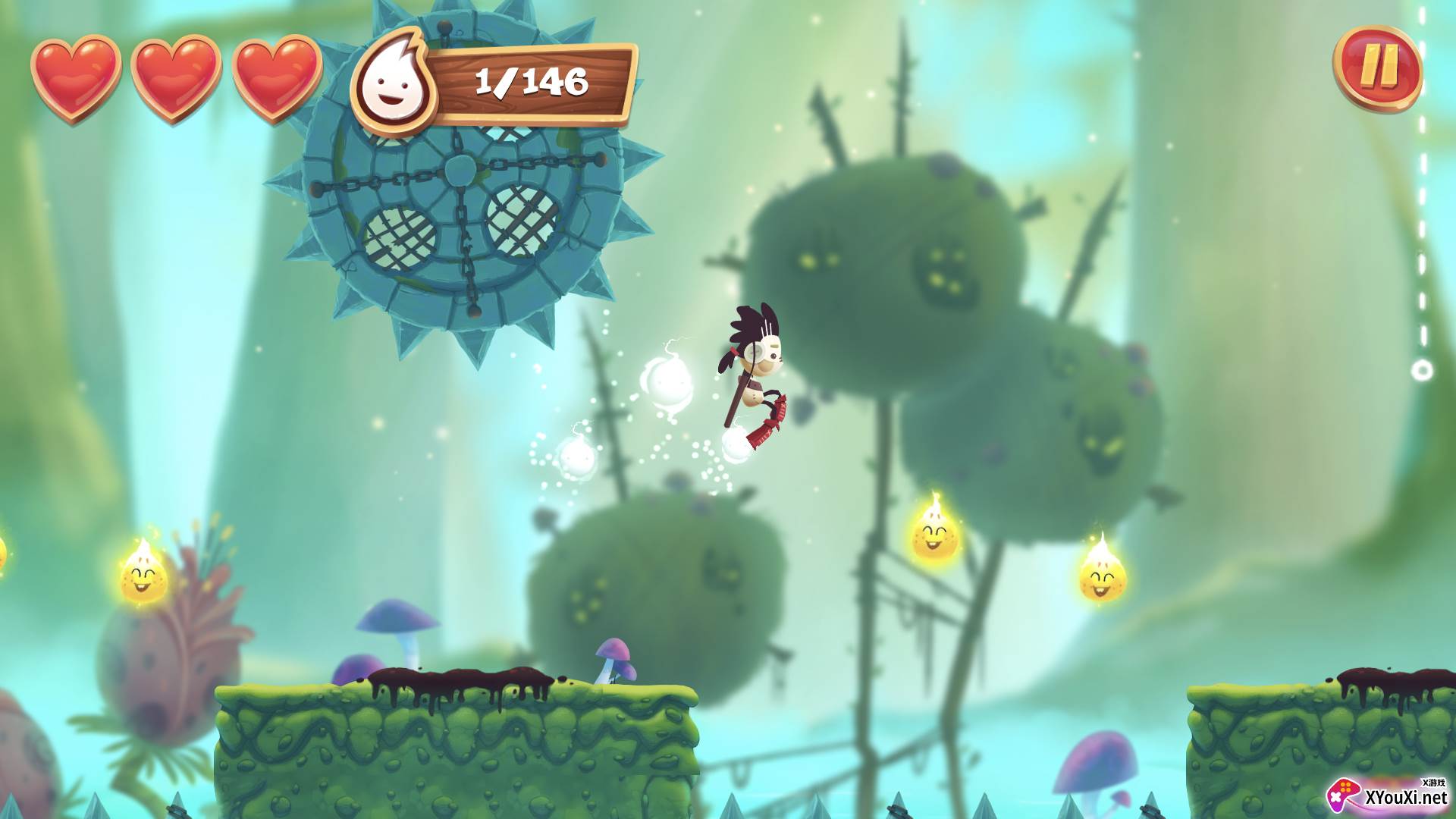Click the grassy platform with dark drips

pyautogui.click(x=455, y=720)
